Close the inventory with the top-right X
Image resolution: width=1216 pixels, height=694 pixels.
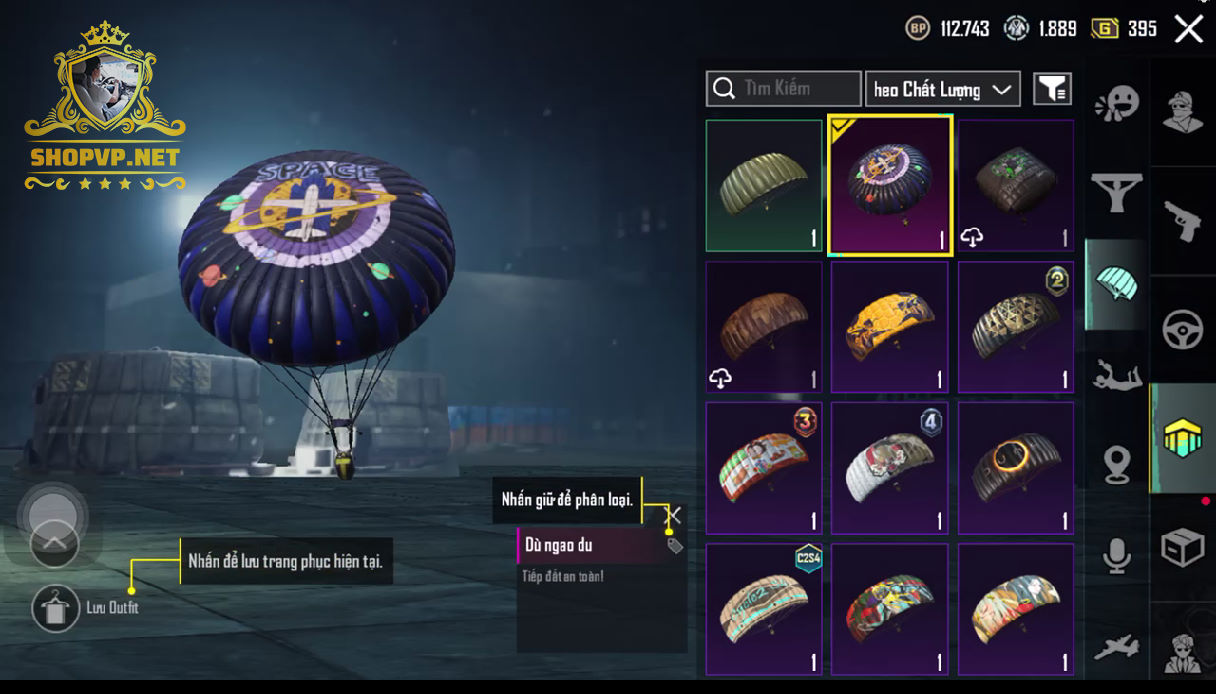tap(1188, 29)
